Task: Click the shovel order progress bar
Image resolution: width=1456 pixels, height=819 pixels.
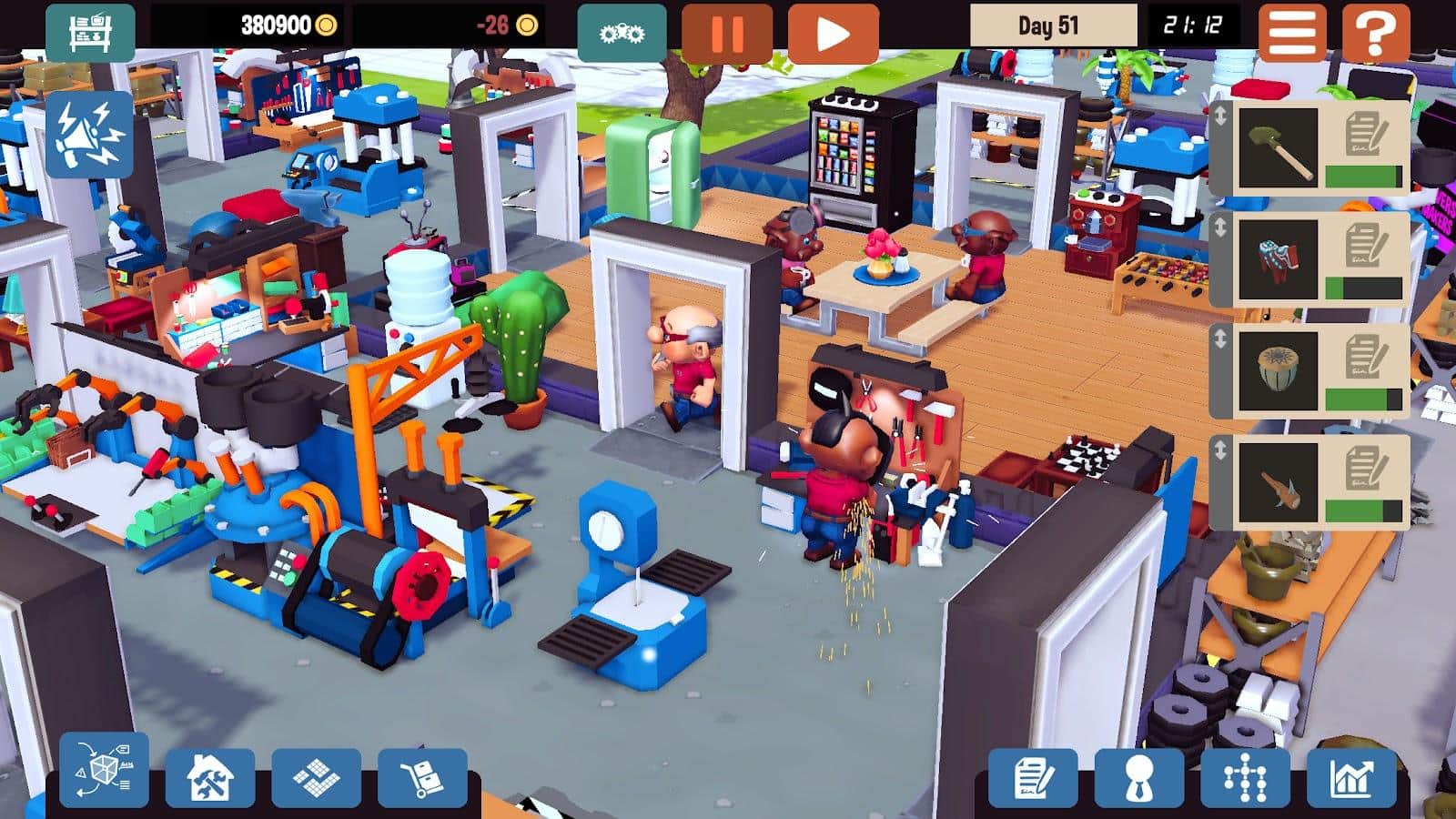Action: point(1363,173)
